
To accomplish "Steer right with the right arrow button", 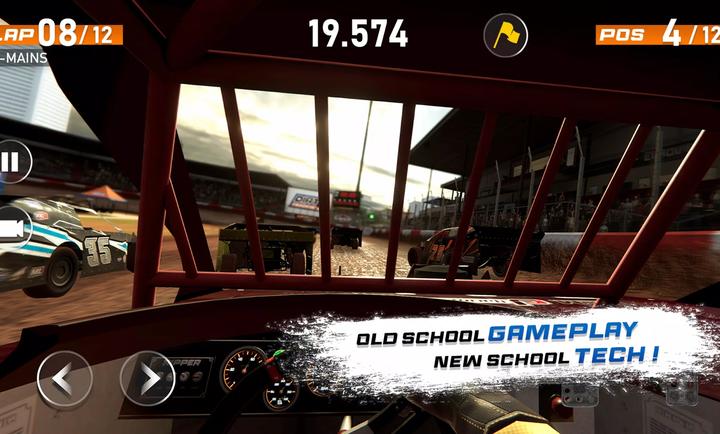I will [147, 379].
